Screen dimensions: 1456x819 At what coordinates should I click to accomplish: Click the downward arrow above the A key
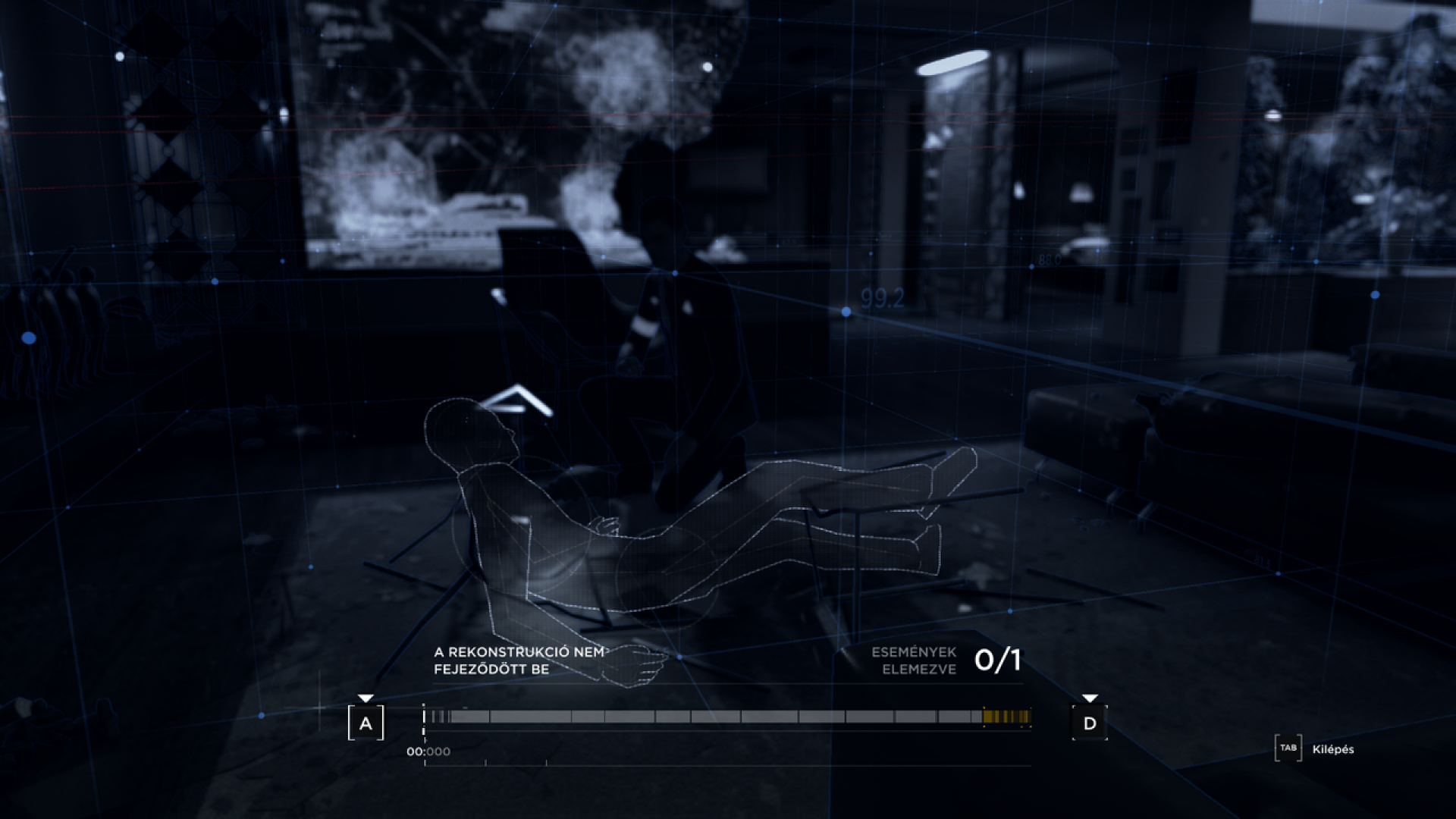367,695
